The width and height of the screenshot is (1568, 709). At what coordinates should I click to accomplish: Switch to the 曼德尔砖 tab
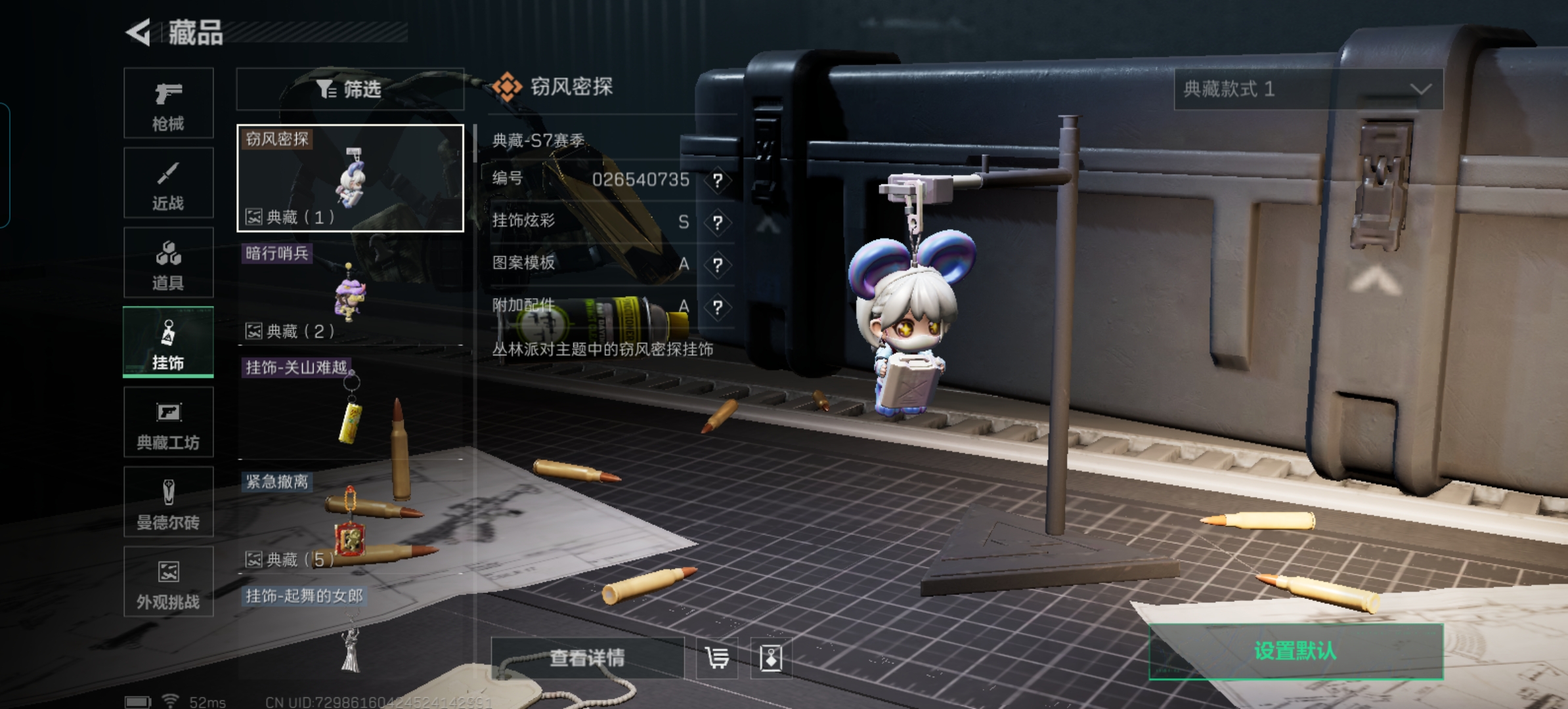click(x=169, y=502)
